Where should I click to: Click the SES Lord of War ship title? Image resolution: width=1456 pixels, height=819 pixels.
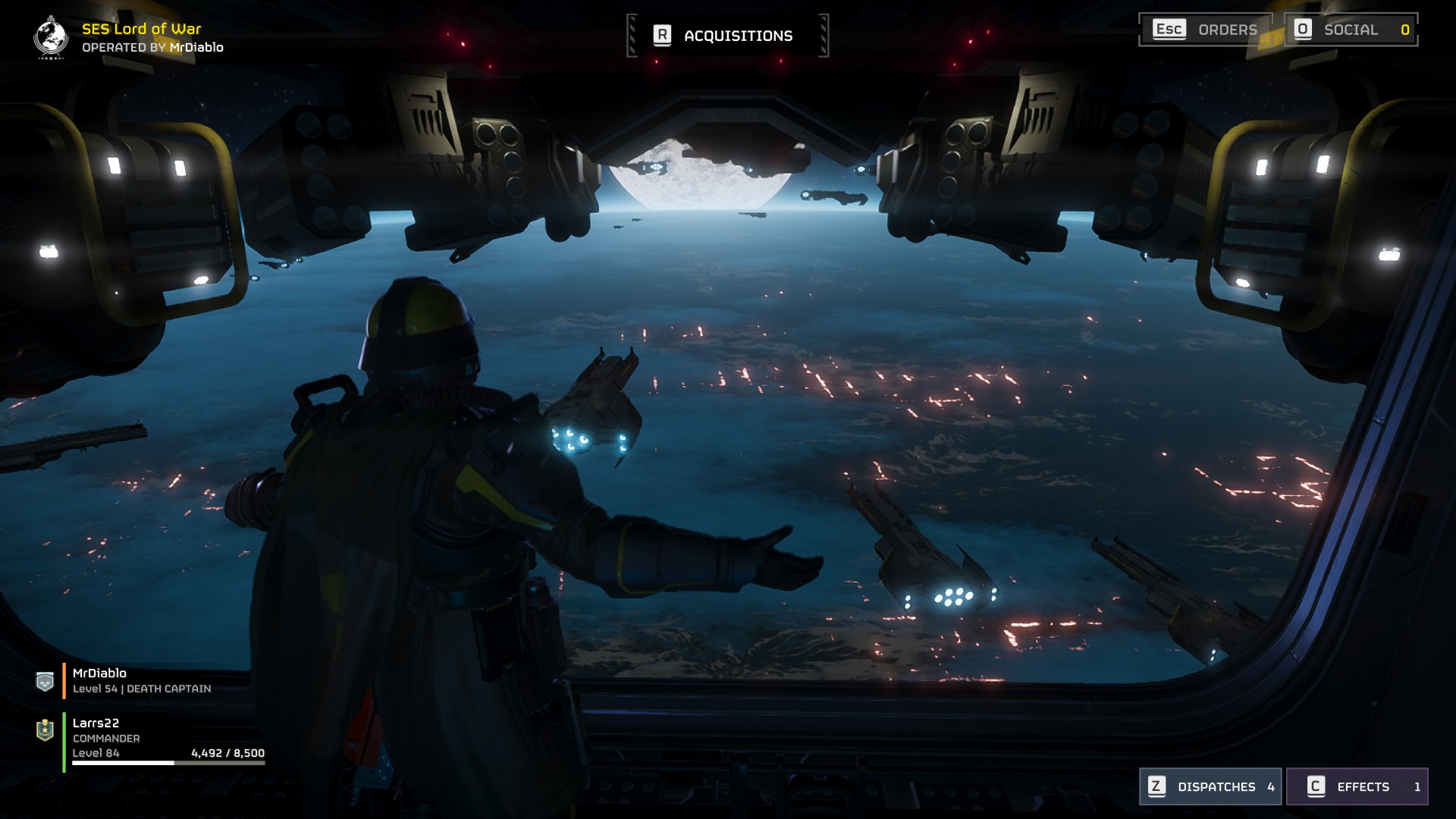pyautogui.click(x=141, y=29)
